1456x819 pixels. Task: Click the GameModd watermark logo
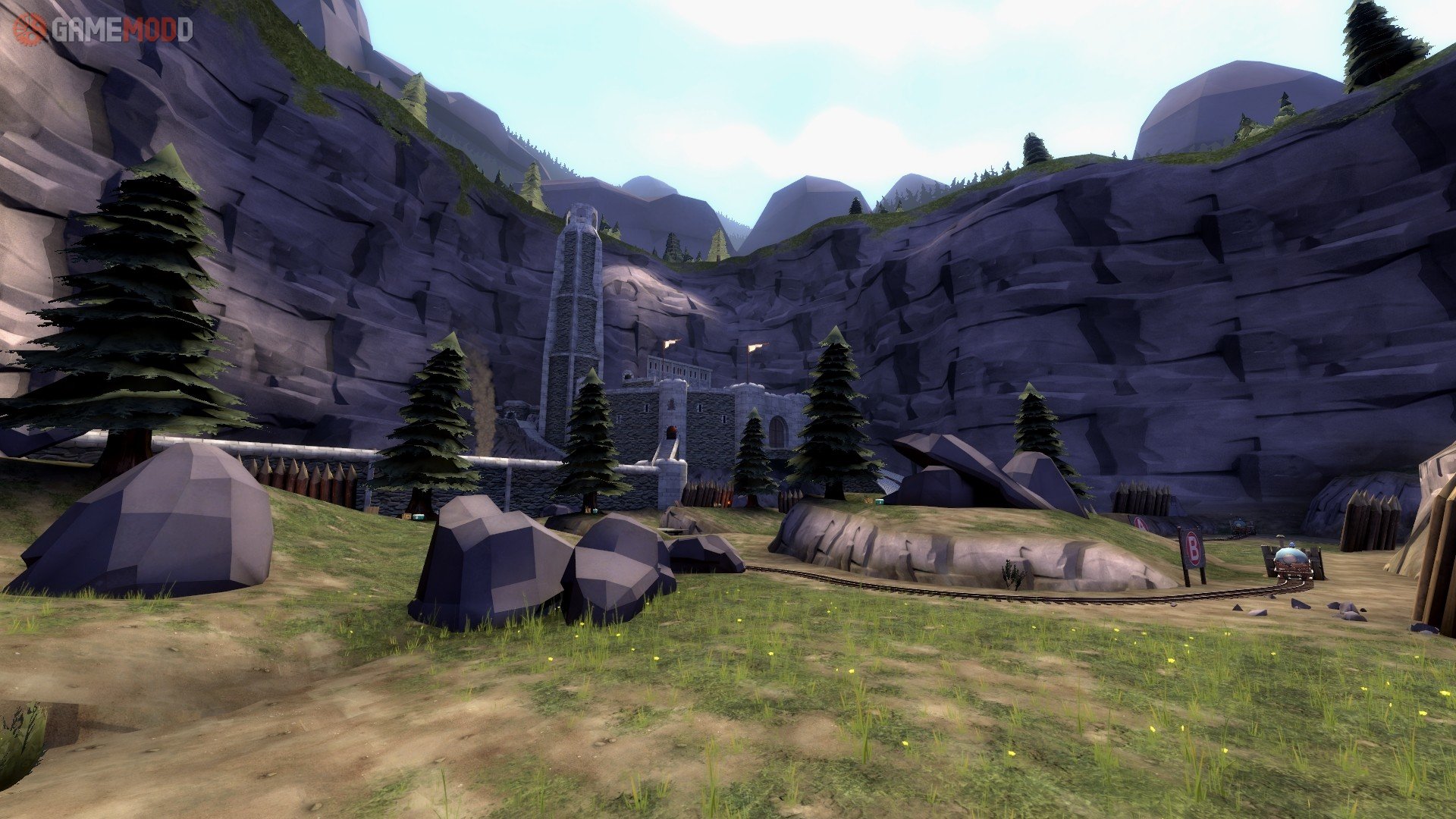click(103, 30)
